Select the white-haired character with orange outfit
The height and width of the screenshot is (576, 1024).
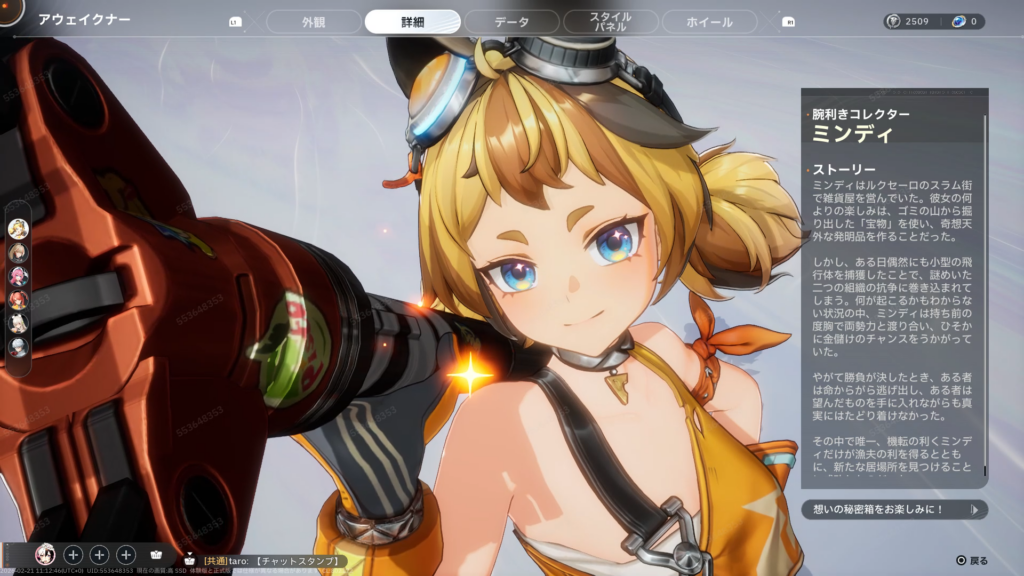18,323
